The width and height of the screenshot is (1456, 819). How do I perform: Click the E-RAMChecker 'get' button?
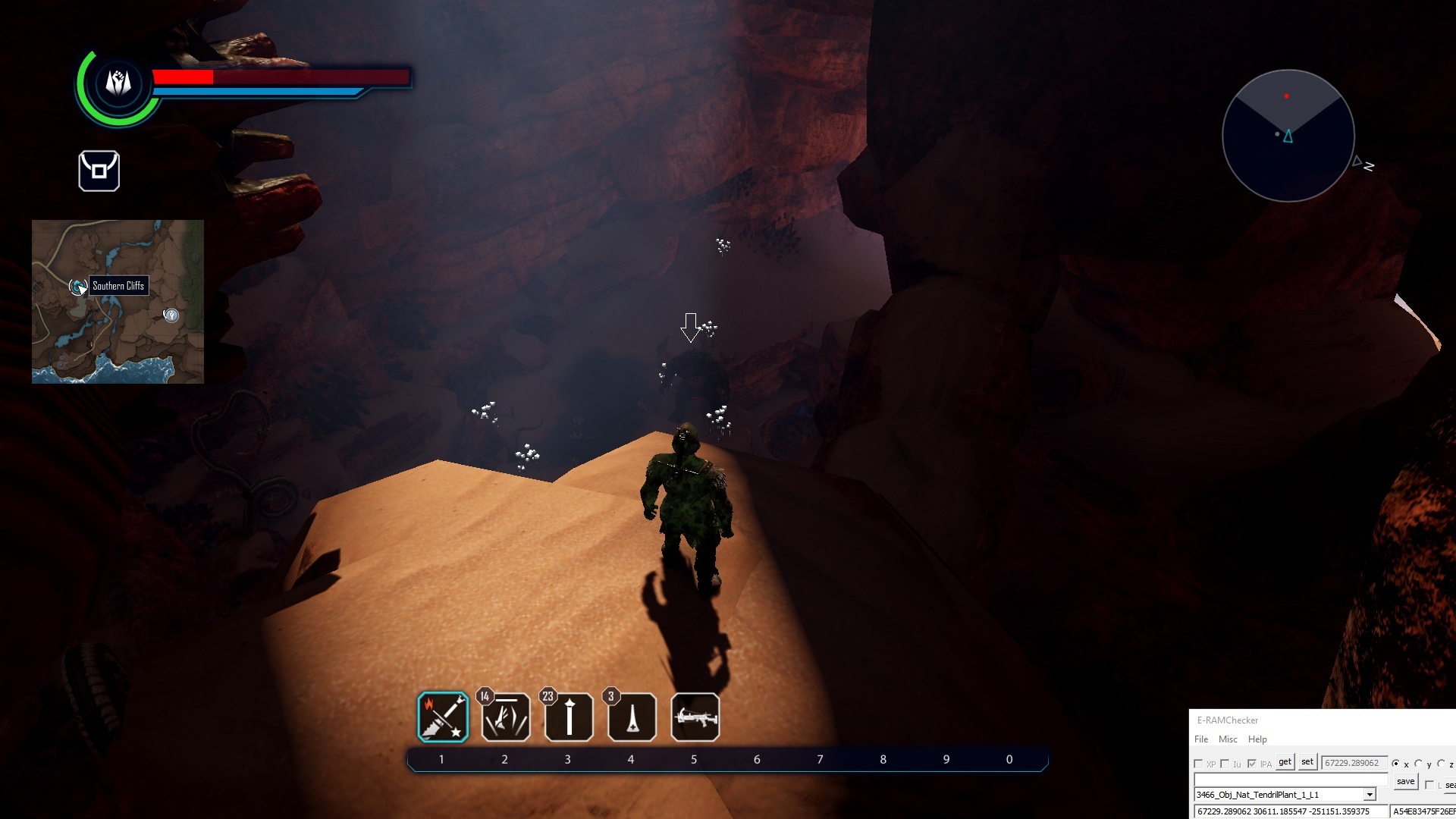pos(1285,762)
